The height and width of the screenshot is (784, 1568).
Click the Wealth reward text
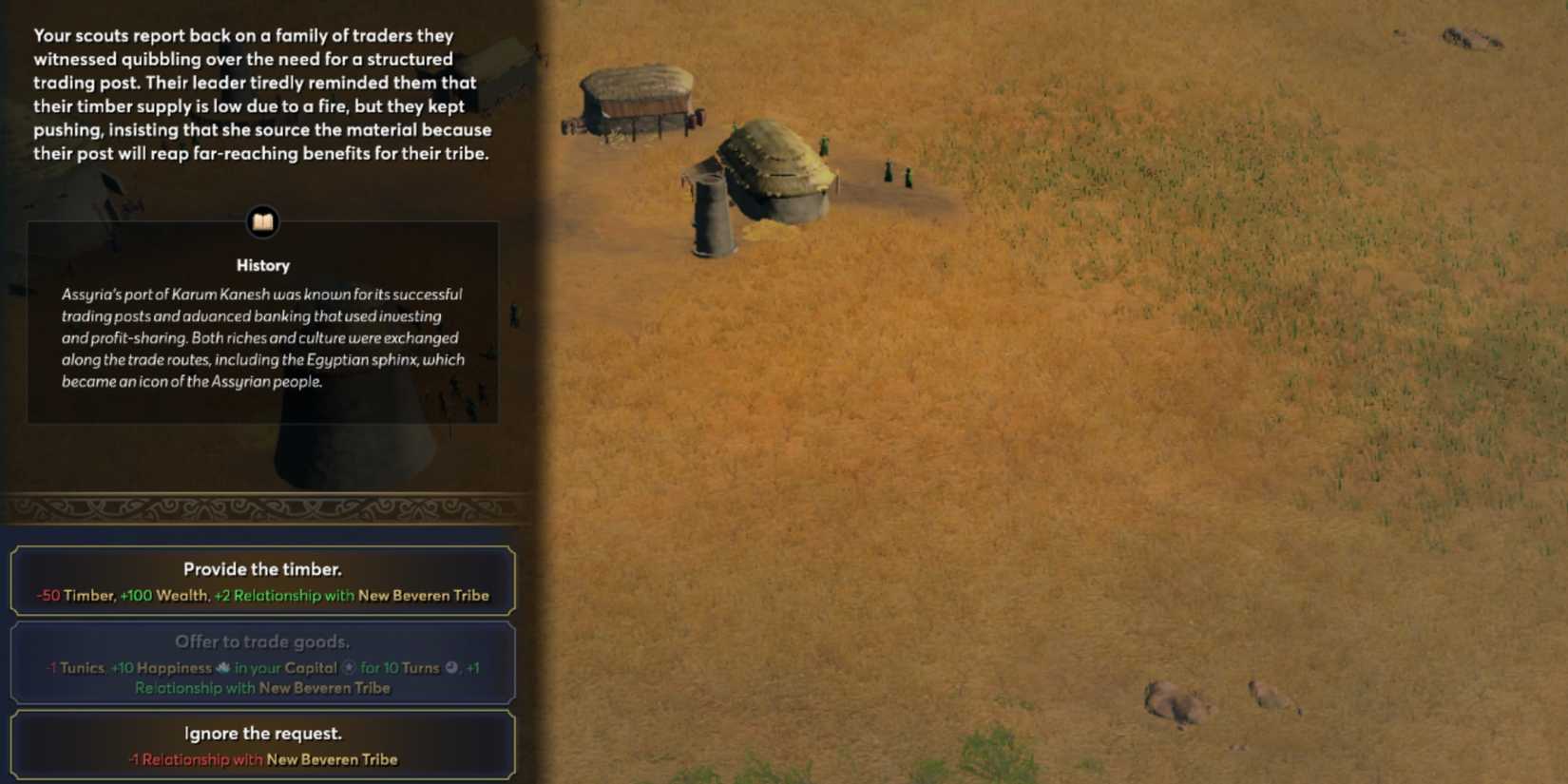178,595
